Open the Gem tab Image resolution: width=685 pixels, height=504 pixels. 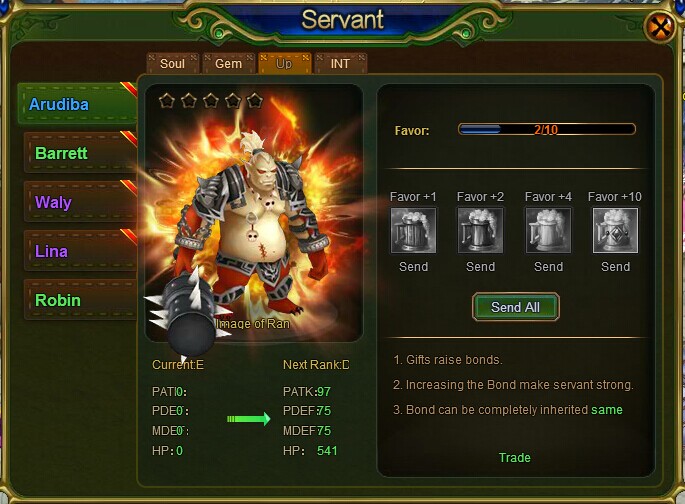[229, 63]
